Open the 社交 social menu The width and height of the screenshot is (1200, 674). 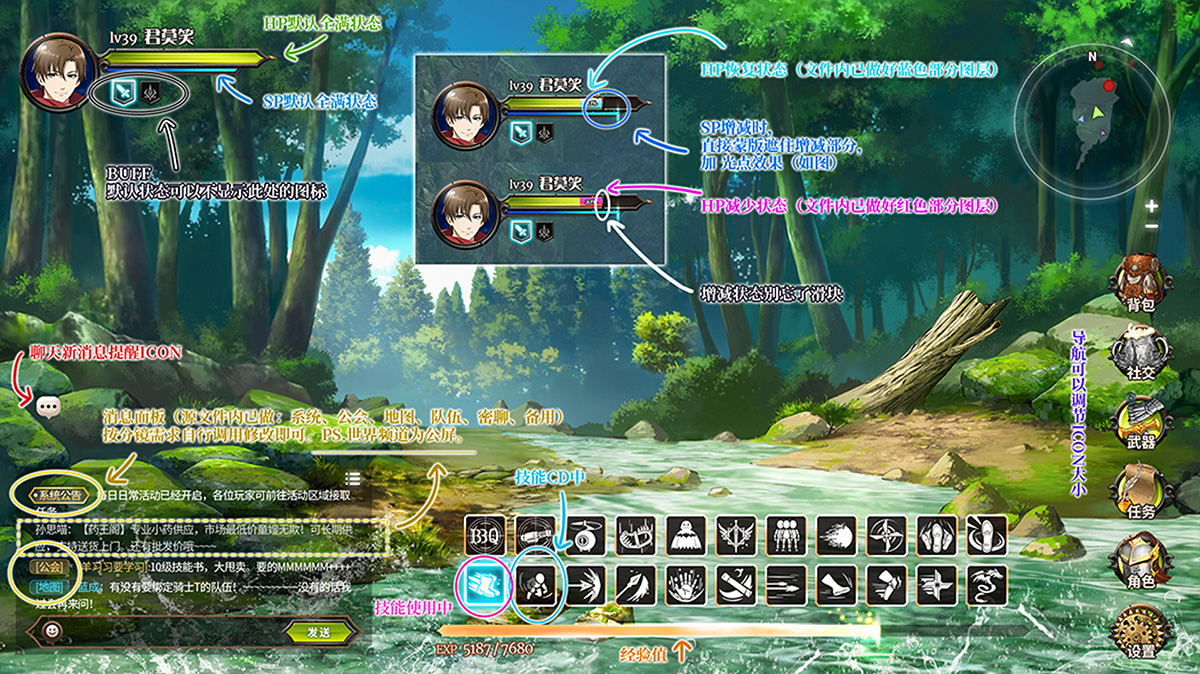[1139, 352]
